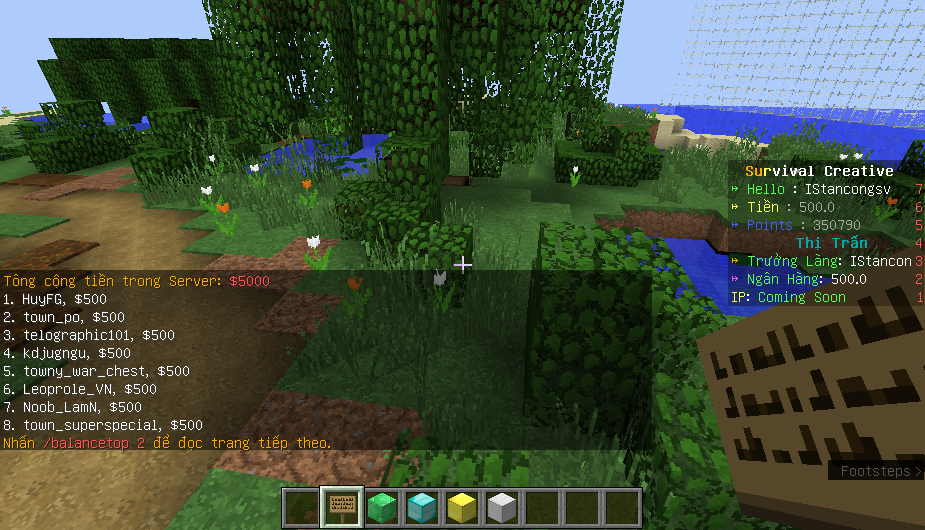Select the sign item in the hotbar
The image size is (925, 530).
coord(341,507)
